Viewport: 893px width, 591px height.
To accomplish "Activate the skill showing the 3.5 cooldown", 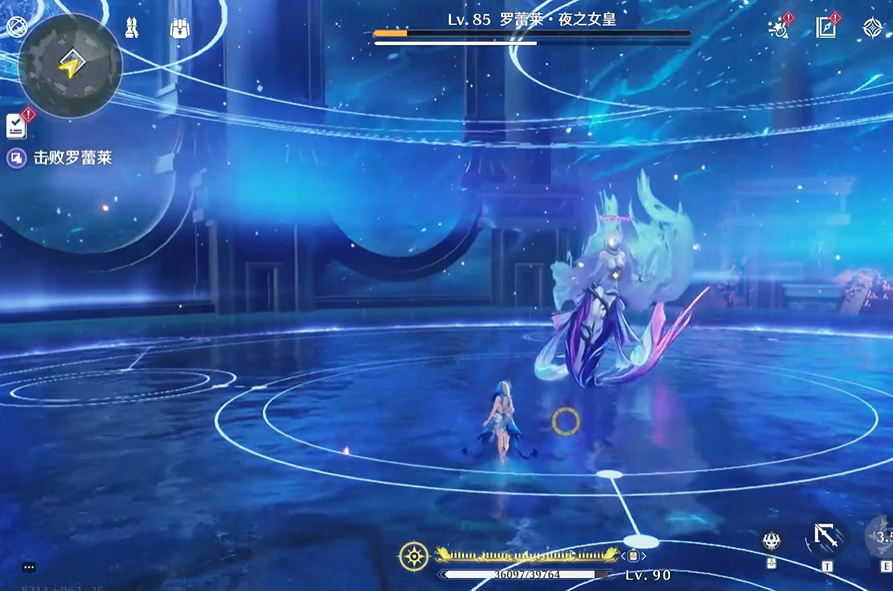I will tap(882, 537).
